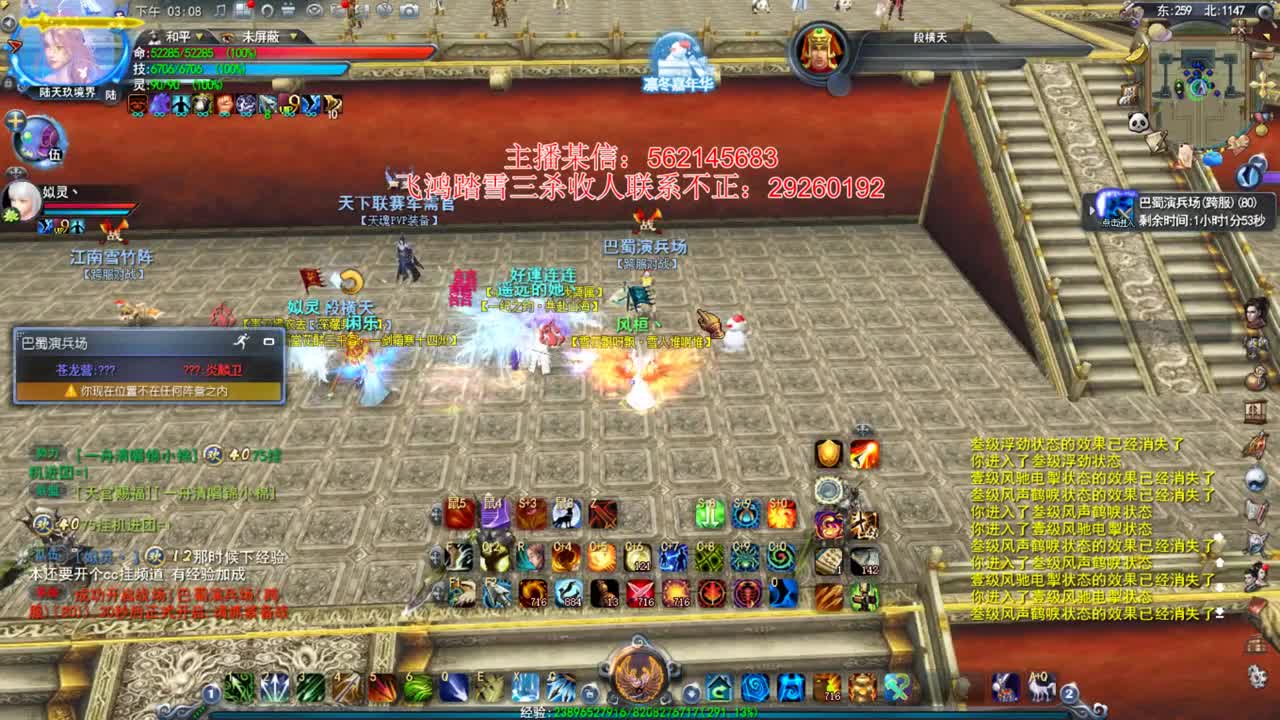The image size is (1280, 720).
Task: Click the 【一舟清赠锦小棉】 item link in chat
Action: click(x=135, y=455)
